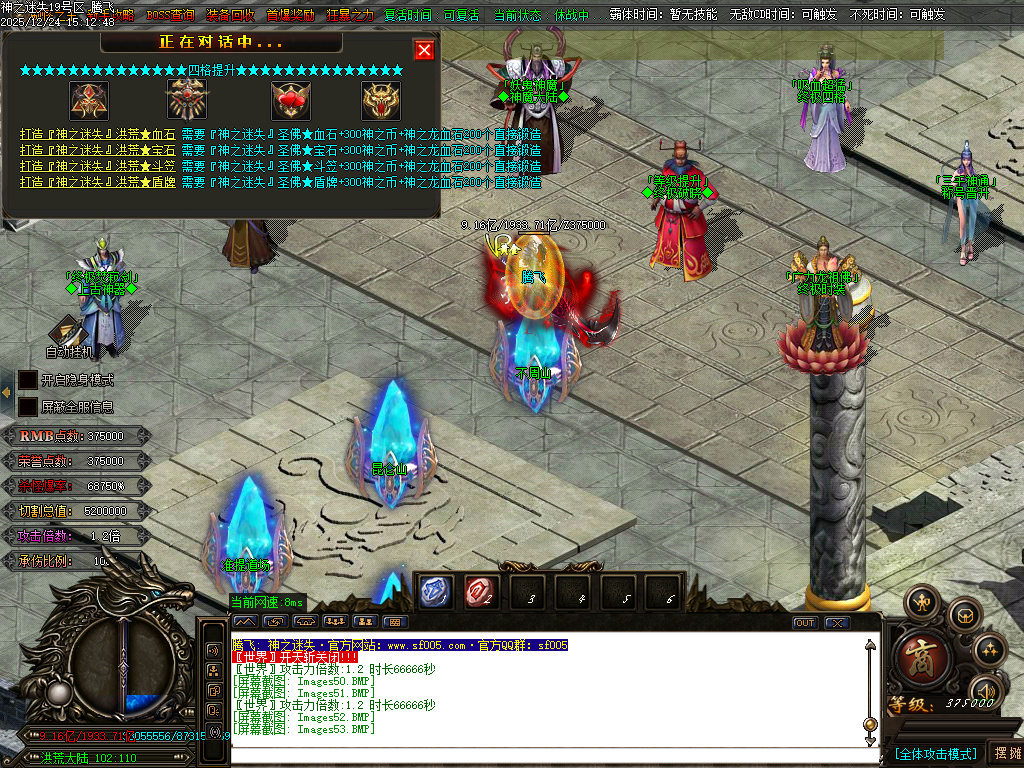Click the OUT button above the chat
1024x768 pixels.
[805, 623]
